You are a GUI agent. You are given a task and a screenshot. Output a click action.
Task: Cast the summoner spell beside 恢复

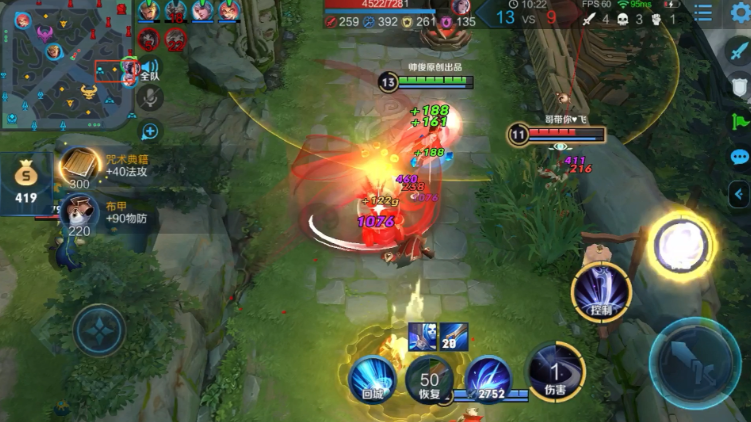[x=489, y=380]
